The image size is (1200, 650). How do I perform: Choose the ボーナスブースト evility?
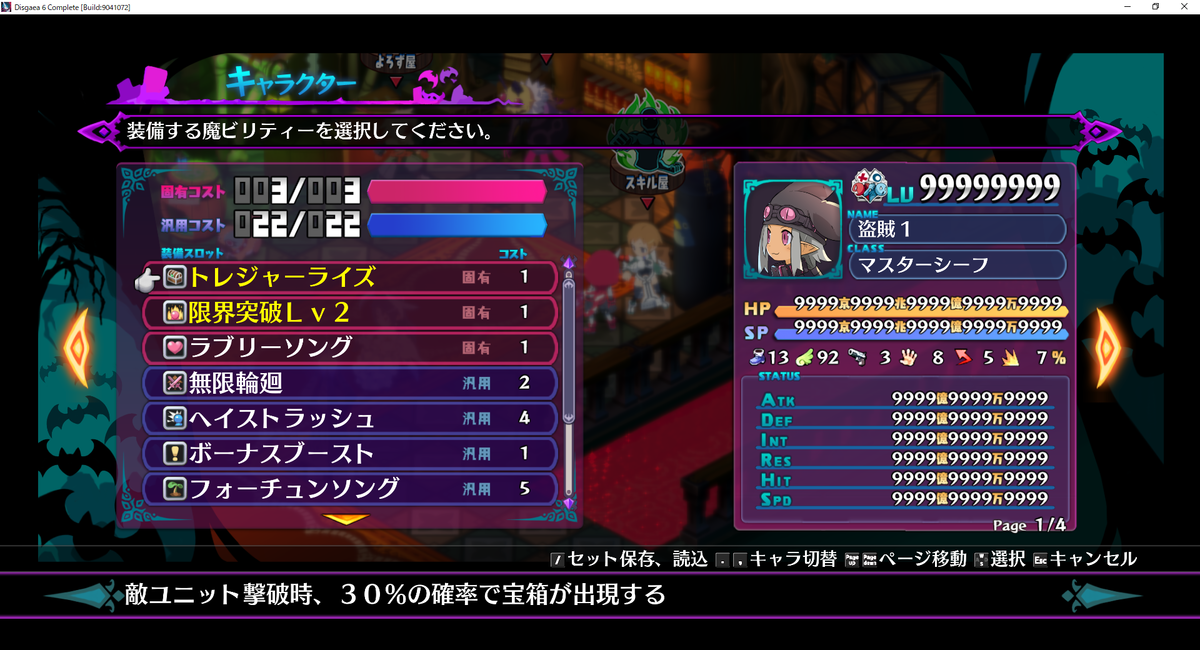tap(350, 453)
